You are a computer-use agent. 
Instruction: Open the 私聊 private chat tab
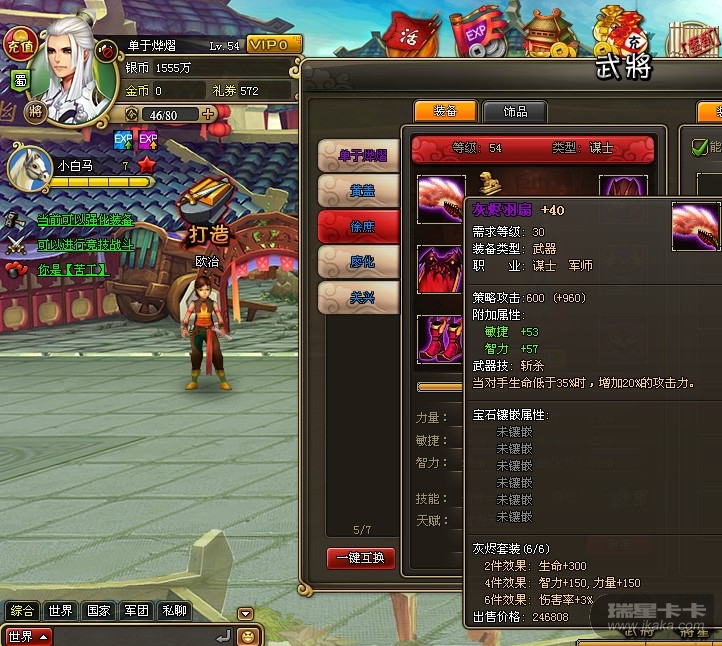(x=174, y=611)
